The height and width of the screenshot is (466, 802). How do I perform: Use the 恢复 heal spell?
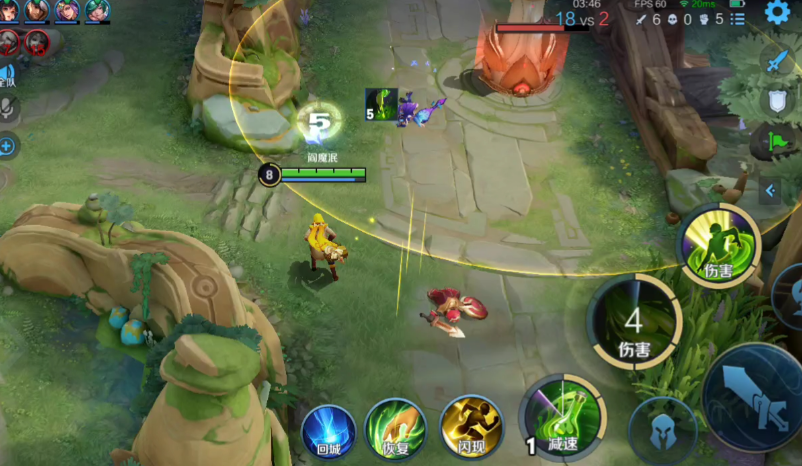[x=395, y=427]
